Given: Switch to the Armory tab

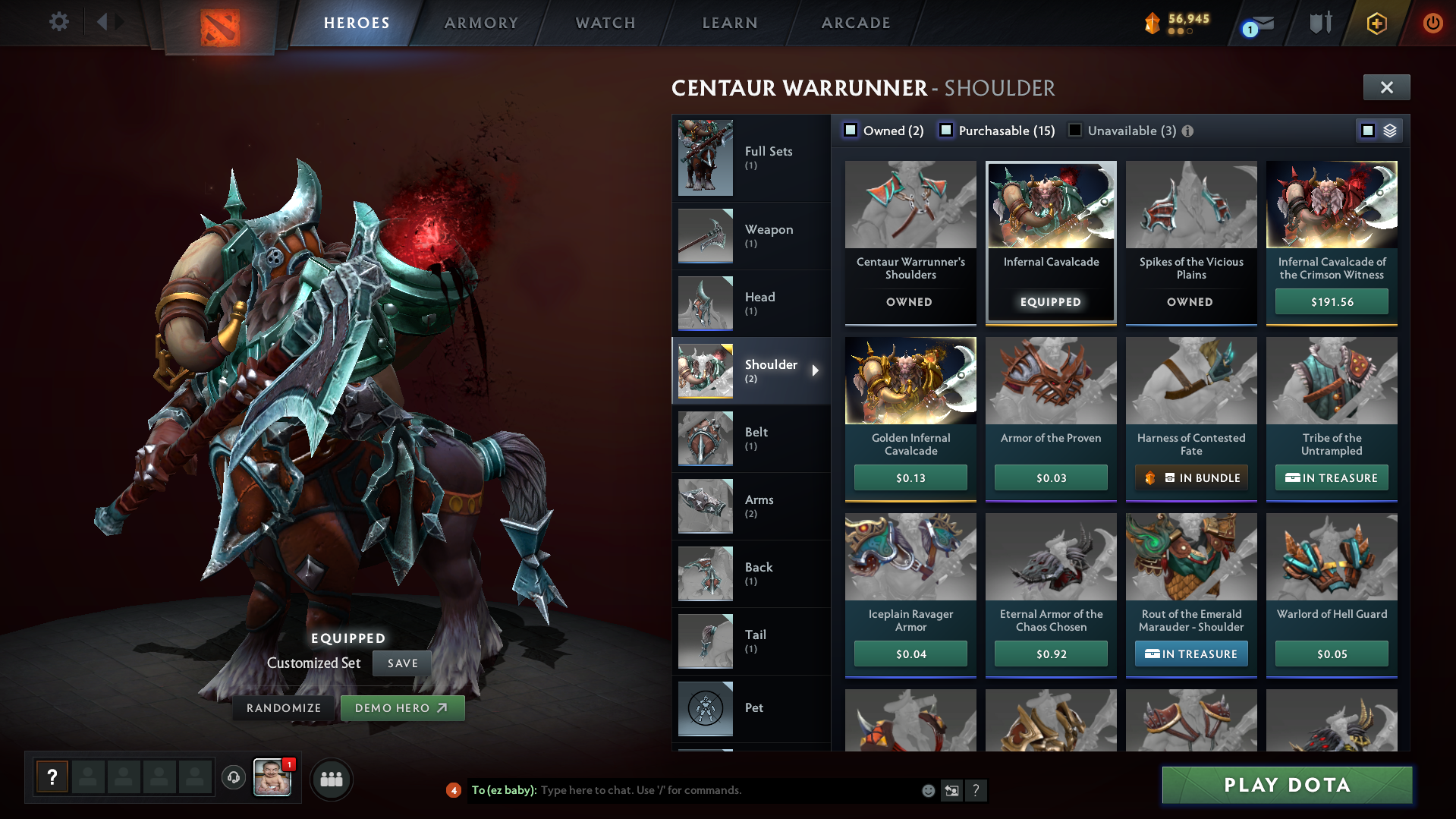Looking at the screenshot, I should pyautogui.click(x=481, y=23).
